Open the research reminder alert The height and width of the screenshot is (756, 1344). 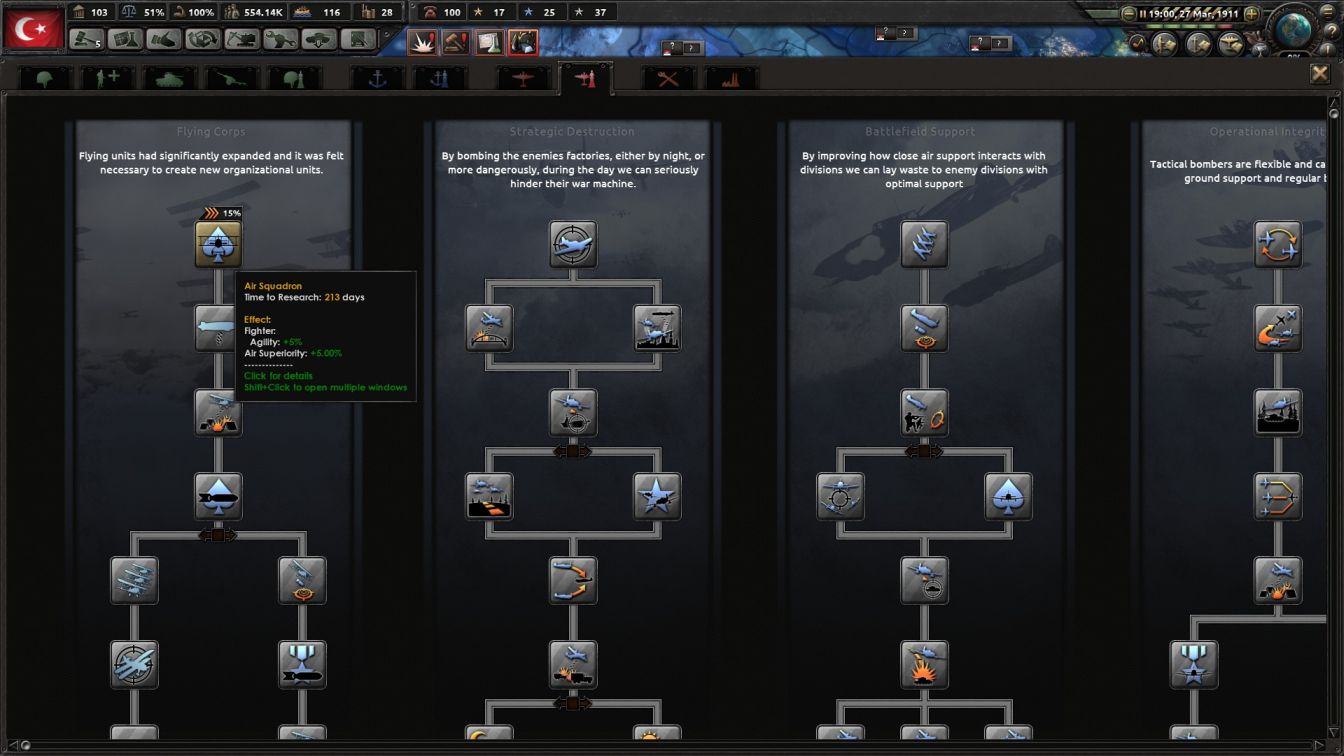(x=489, y=43)
